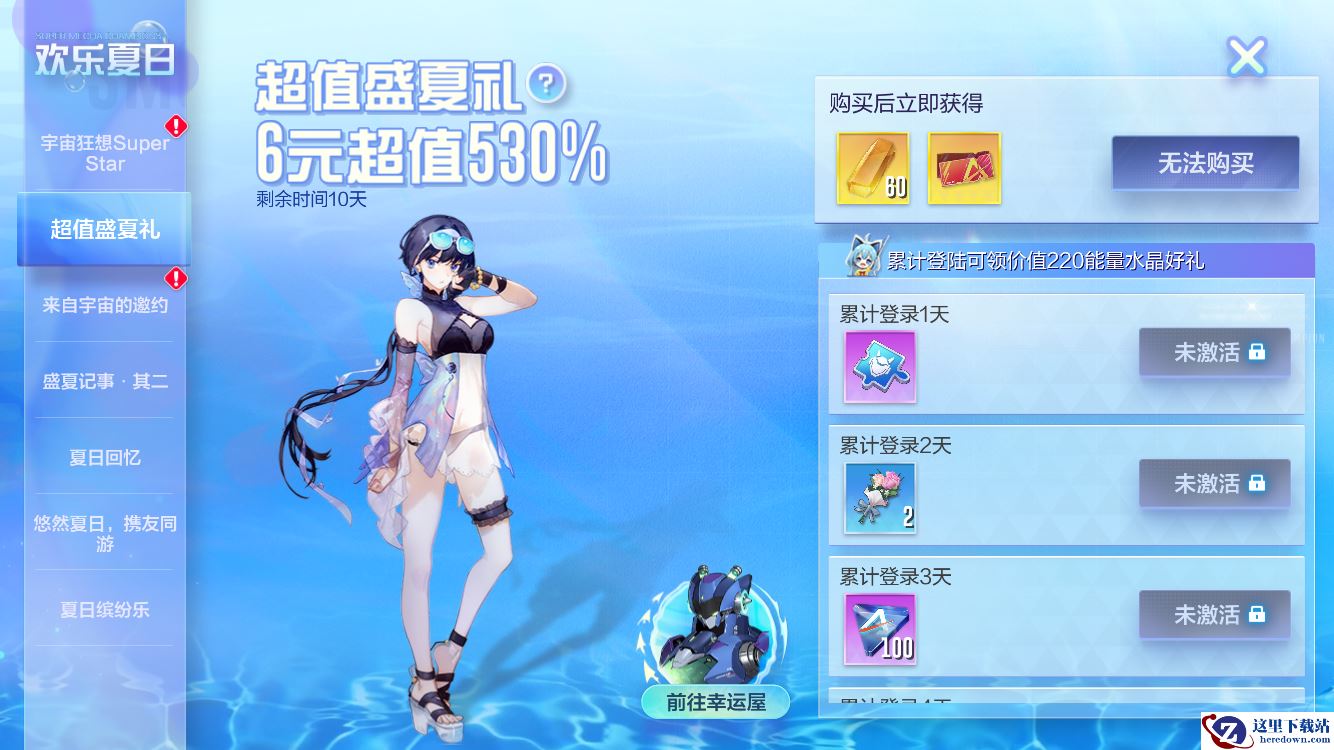View the flower bouquet reward for day 2
Viewport: 1334px width, 750px height.
[879, 498]
